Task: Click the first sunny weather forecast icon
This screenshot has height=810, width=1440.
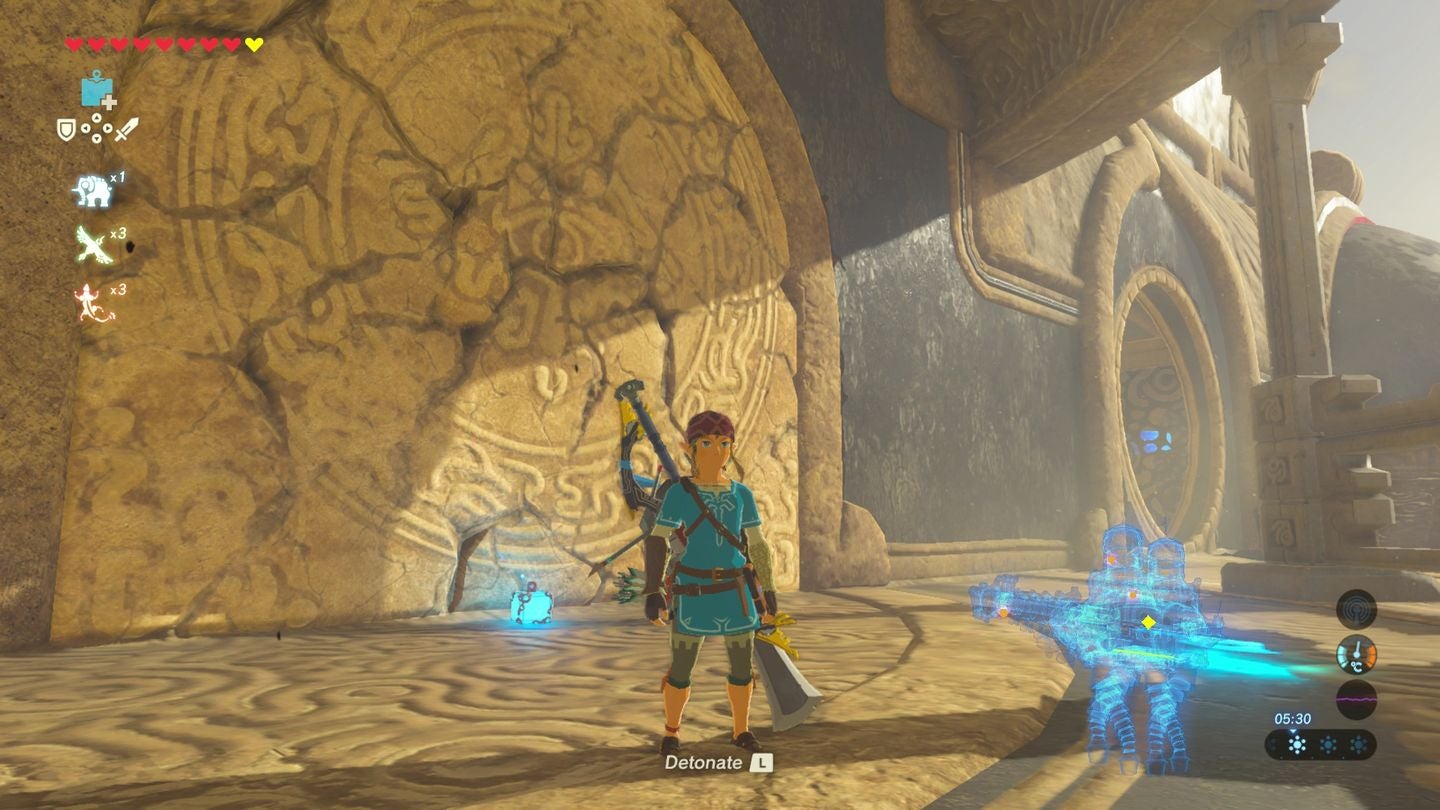Action: tap(1298, 744)
